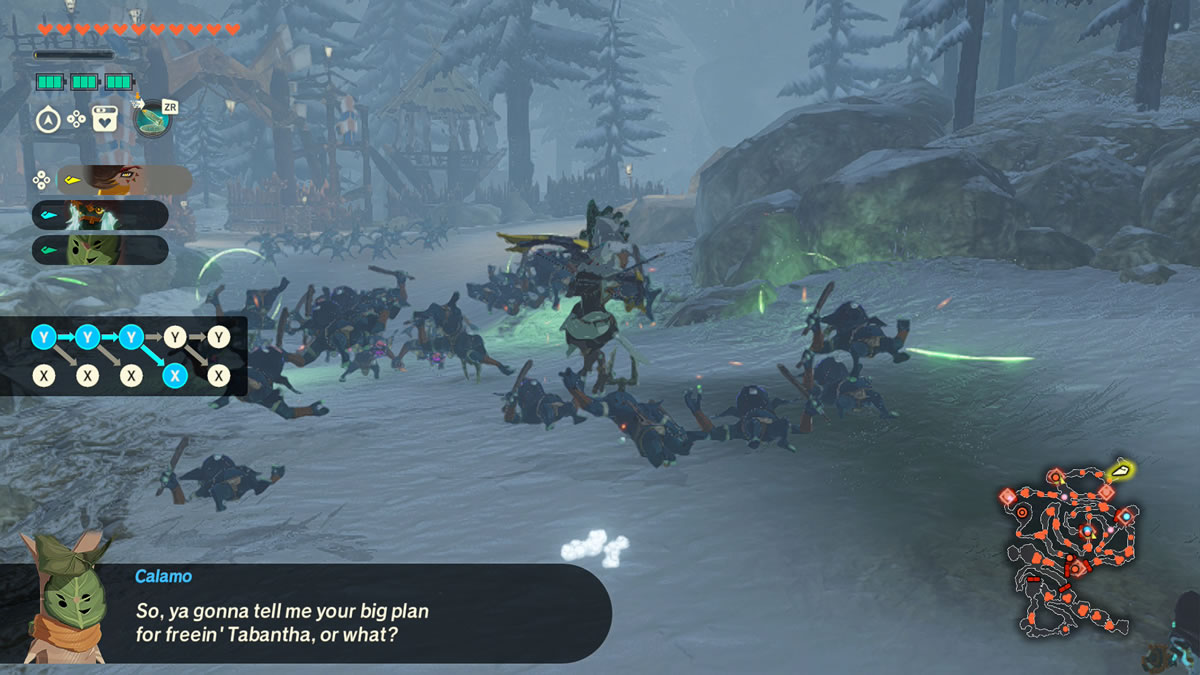1200x675 pixels.
Task: Click the highlighted X combo finisher node
Action: click(175, 376)
